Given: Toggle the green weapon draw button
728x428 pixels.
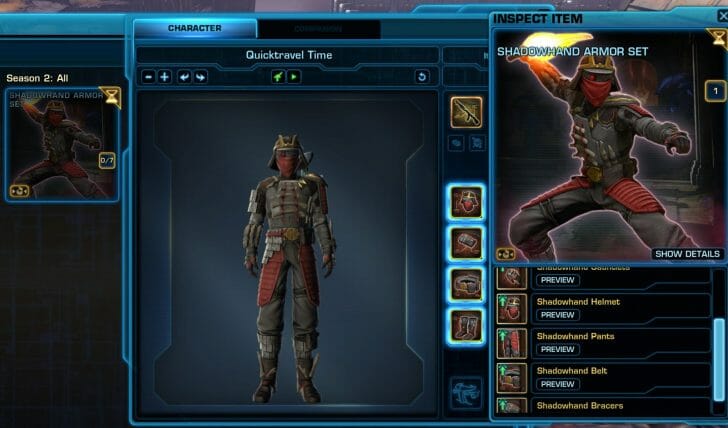Looking at the screenshot, I should [278, 76].
